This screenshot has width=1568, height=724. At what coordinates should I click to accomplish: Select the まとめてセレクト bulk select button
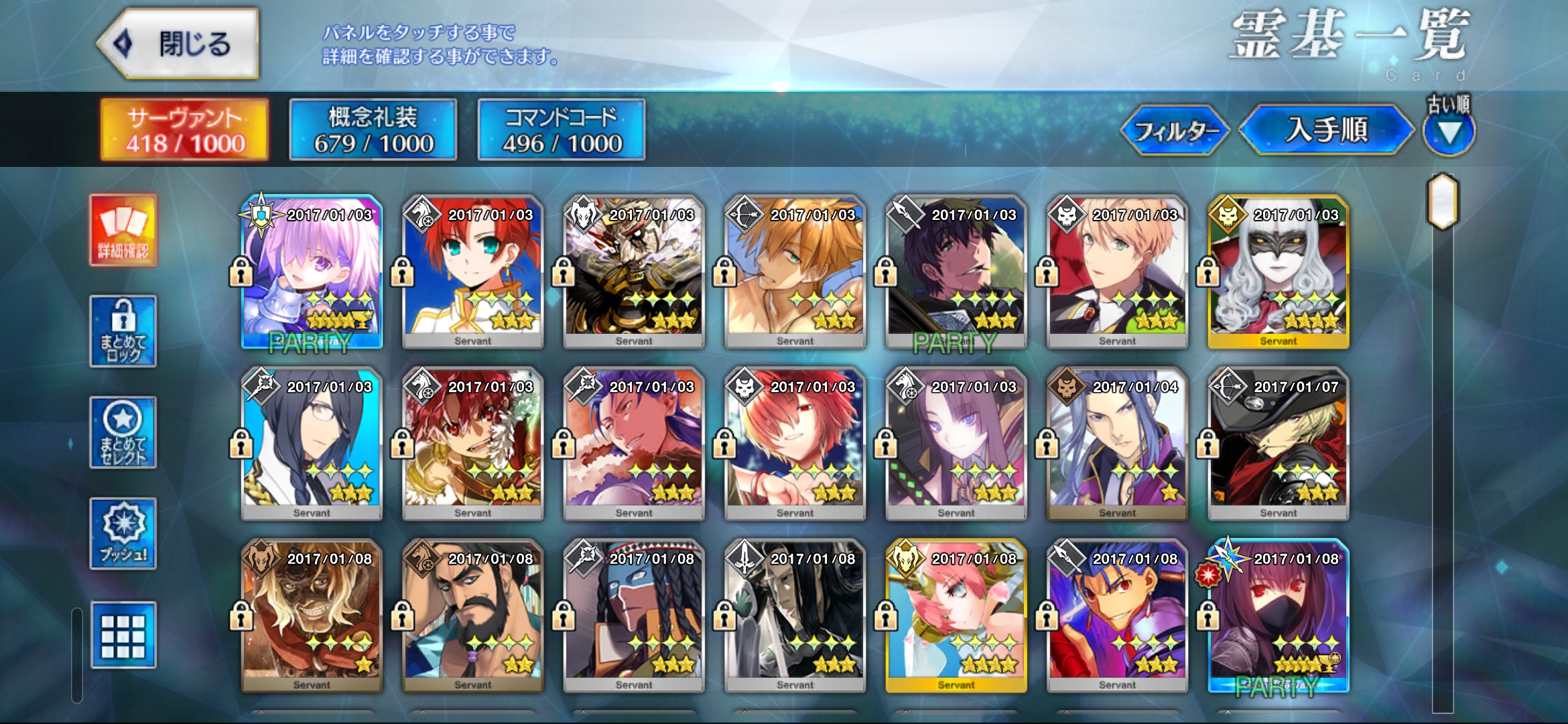click(x=123, y=432)
